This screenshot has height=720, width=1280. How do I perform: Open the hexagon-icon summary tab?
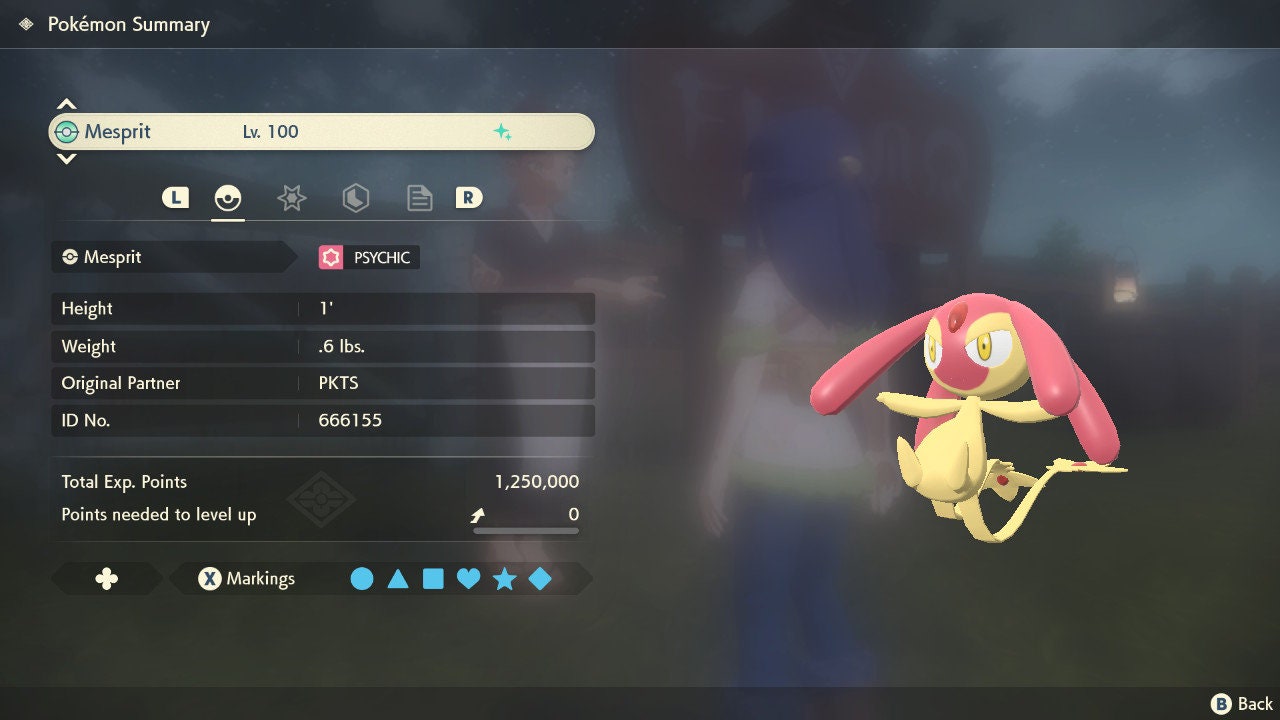tap(355, 198)
